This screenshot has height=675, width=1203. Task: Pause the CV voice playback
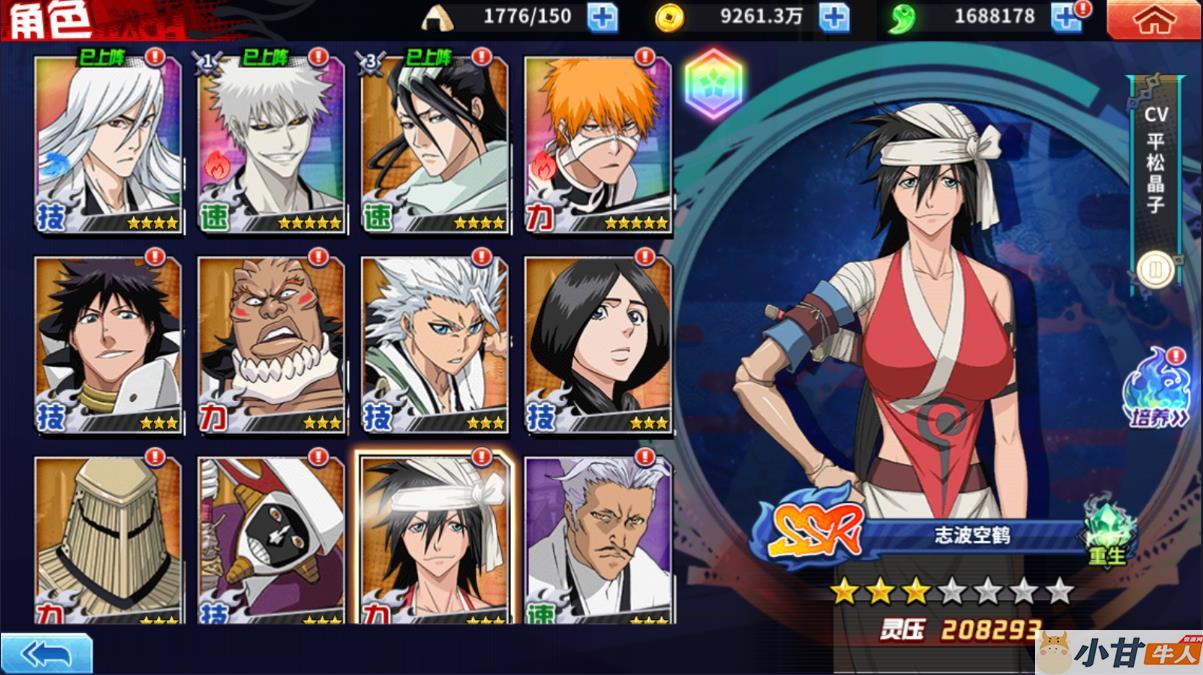(x=1155, y=268)
